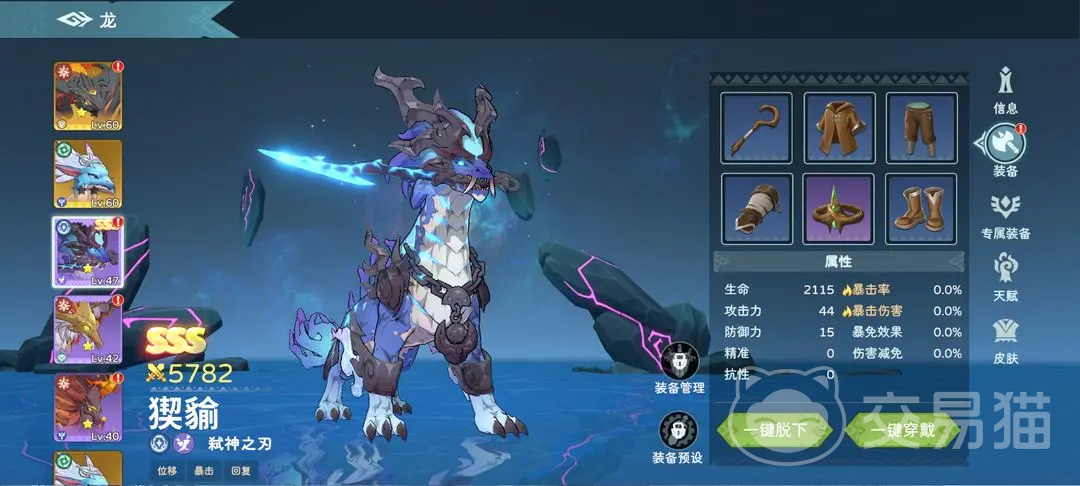Screen dimensions: 1080x486
Task: Switch to the 信息 info tab
Action: pyautogui.click(x=1005, y=87)
